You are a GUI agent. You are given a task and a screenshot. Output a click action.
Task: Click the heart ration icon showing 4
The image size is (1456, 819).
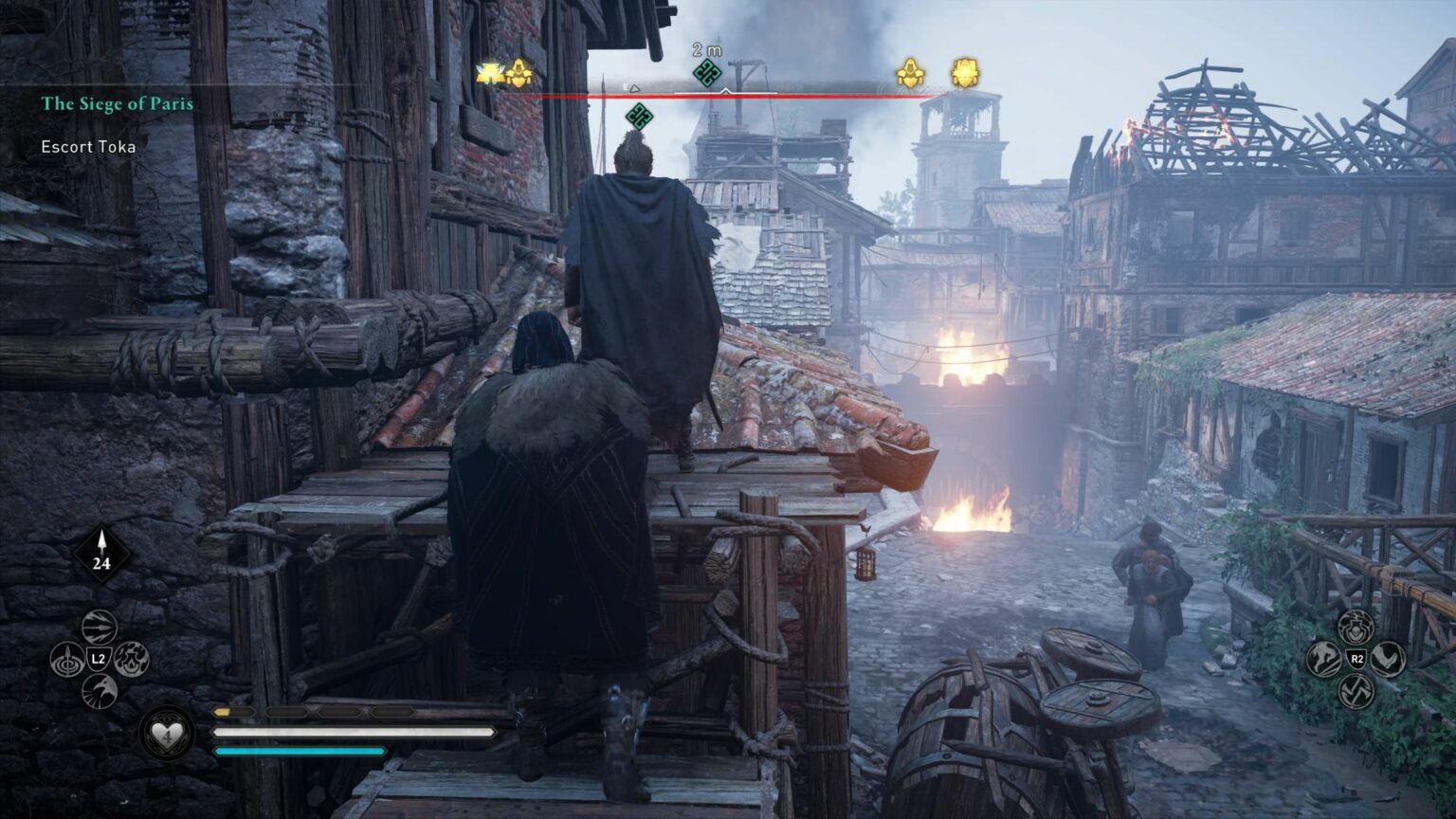(169, 737)
